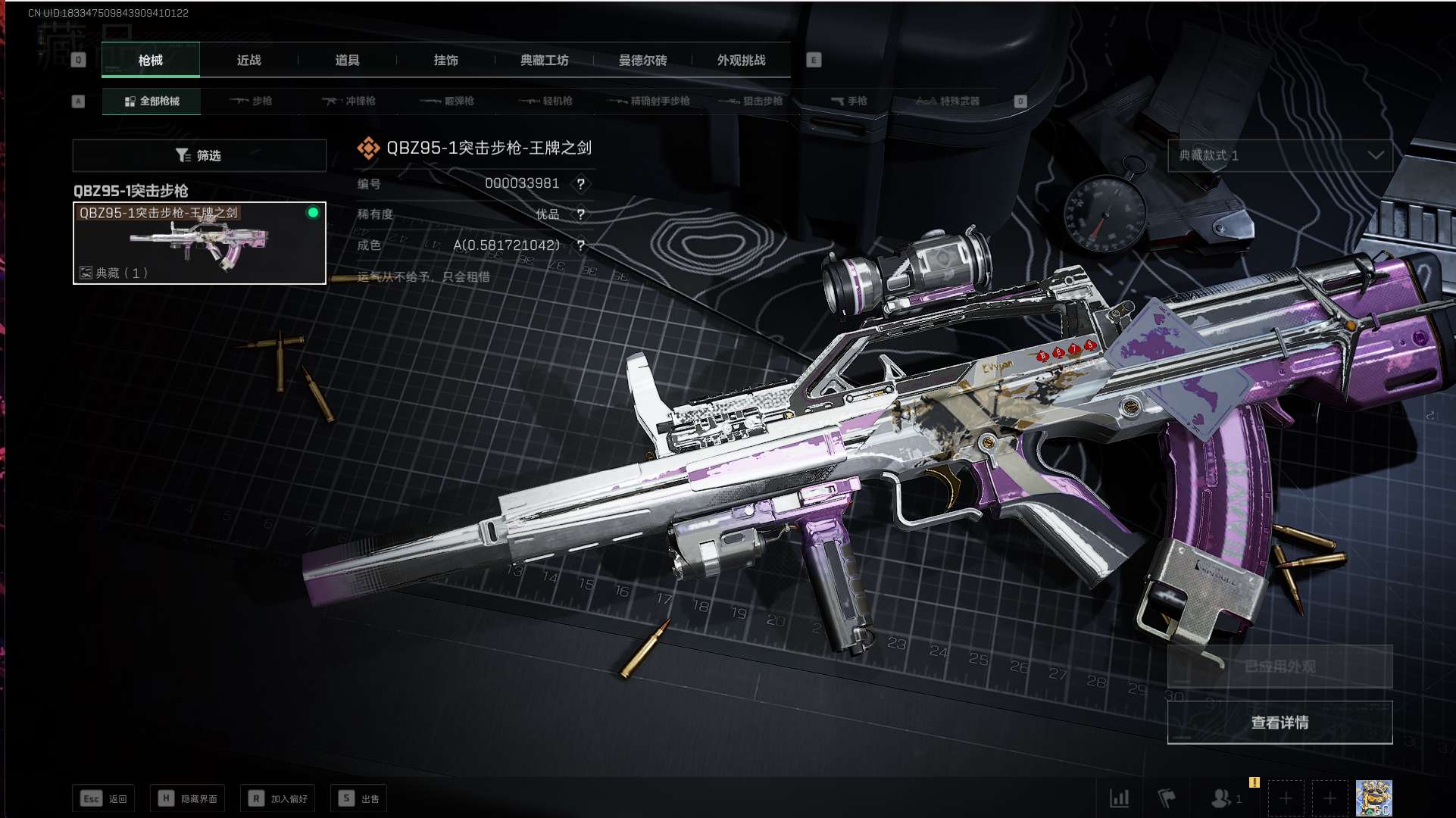Expand the 典藏款式 1 style dropdown
The image size is (1456, 818).
1279,155
